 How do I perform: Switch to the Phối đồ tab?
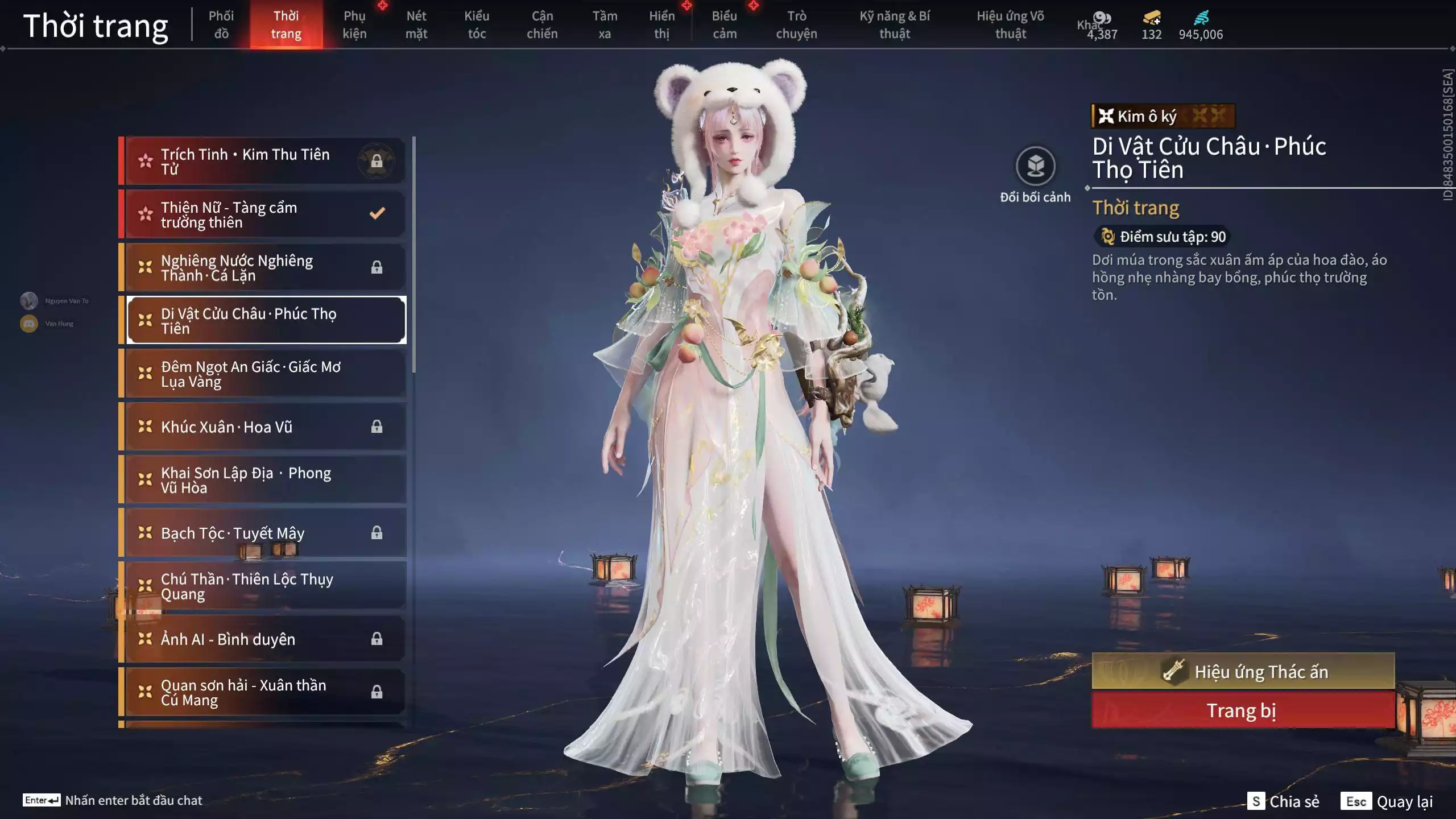coord(221,25)
